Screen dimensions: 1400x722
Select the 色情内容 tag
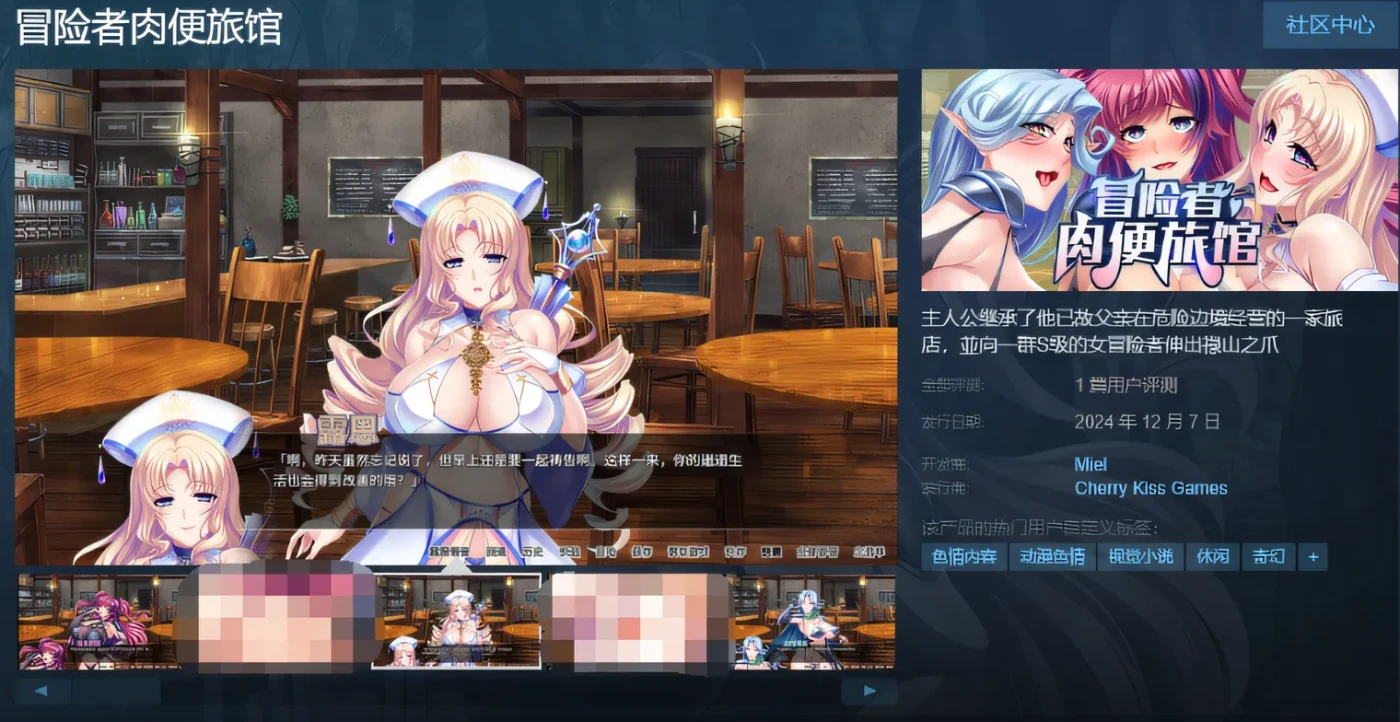[x=963, y=557]
